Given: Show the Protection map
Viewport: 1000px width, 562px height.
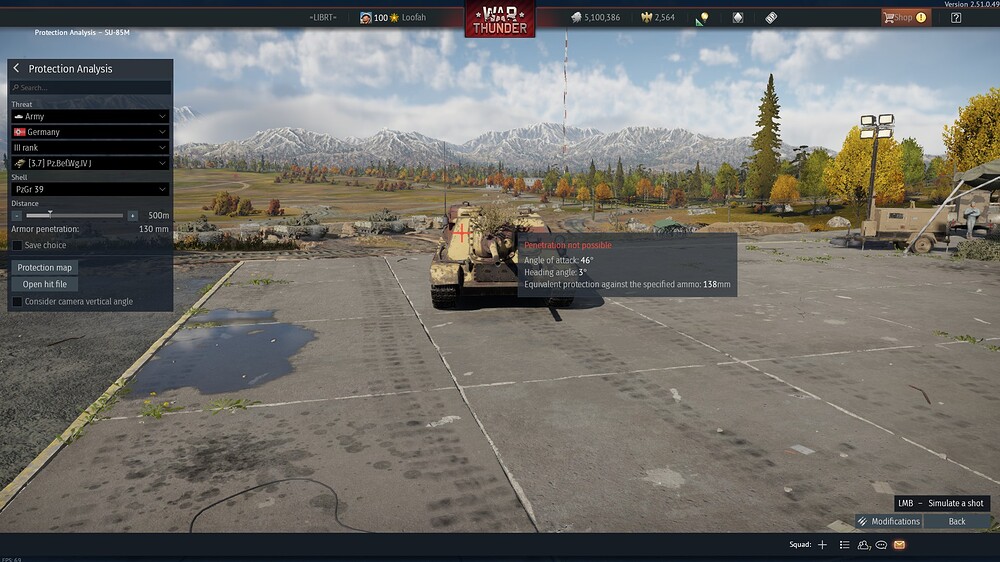Looking at the screenshot, I should (46, 267).
